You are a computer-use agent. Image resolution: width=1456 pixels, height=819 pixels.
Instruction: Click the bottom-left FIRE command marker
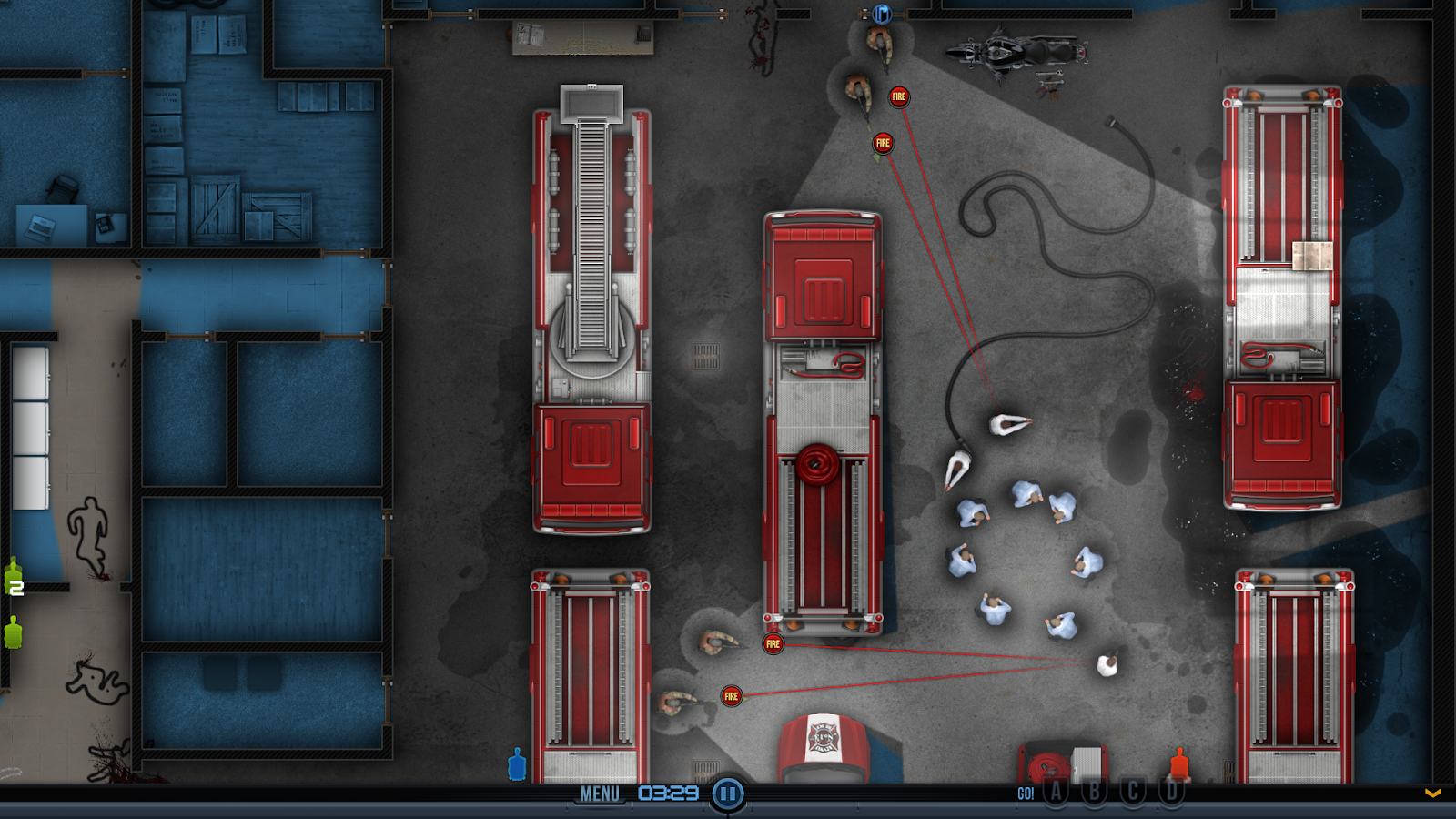[730, 694]
